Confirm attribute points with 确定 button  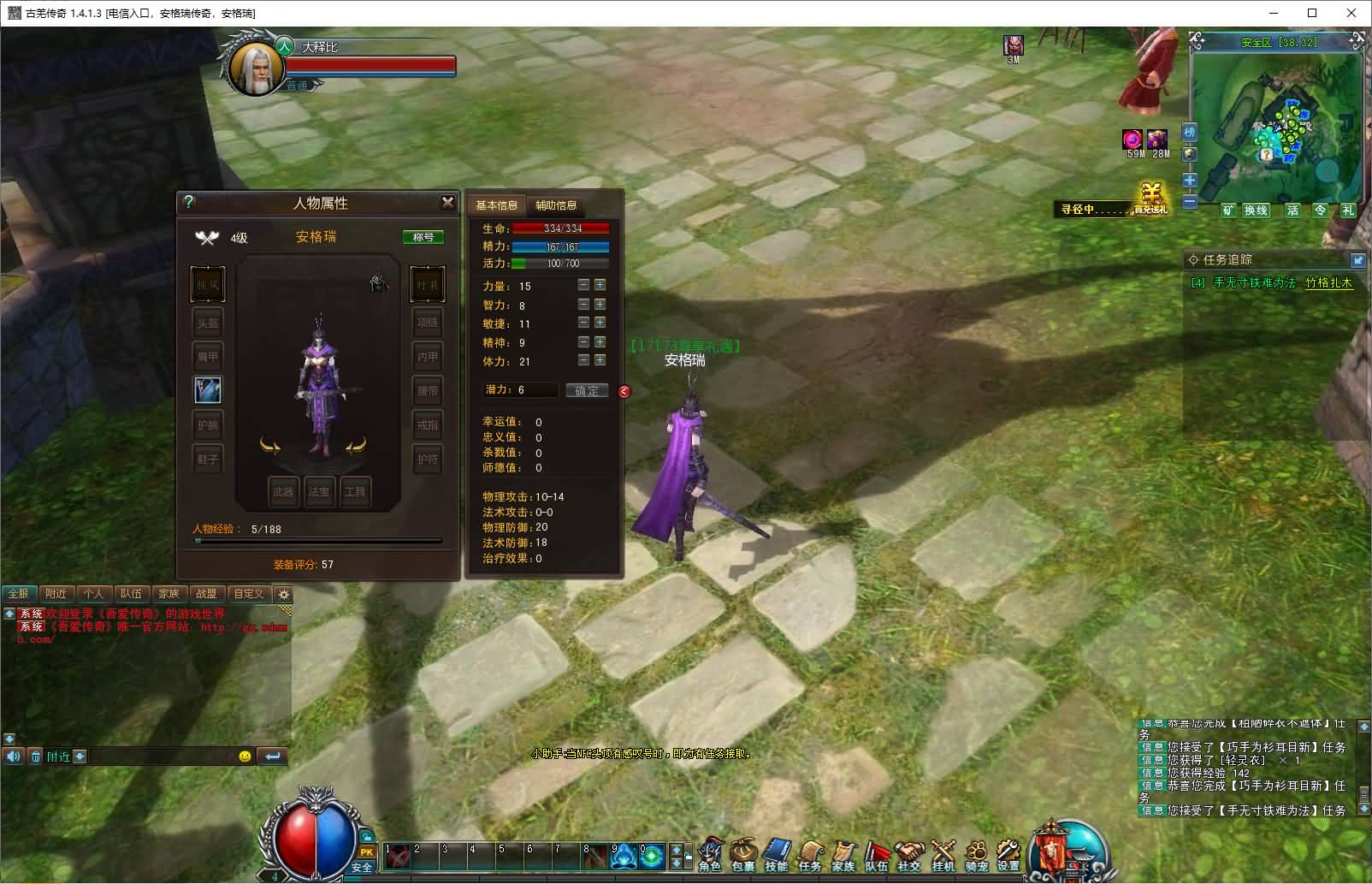coord(587,390)
